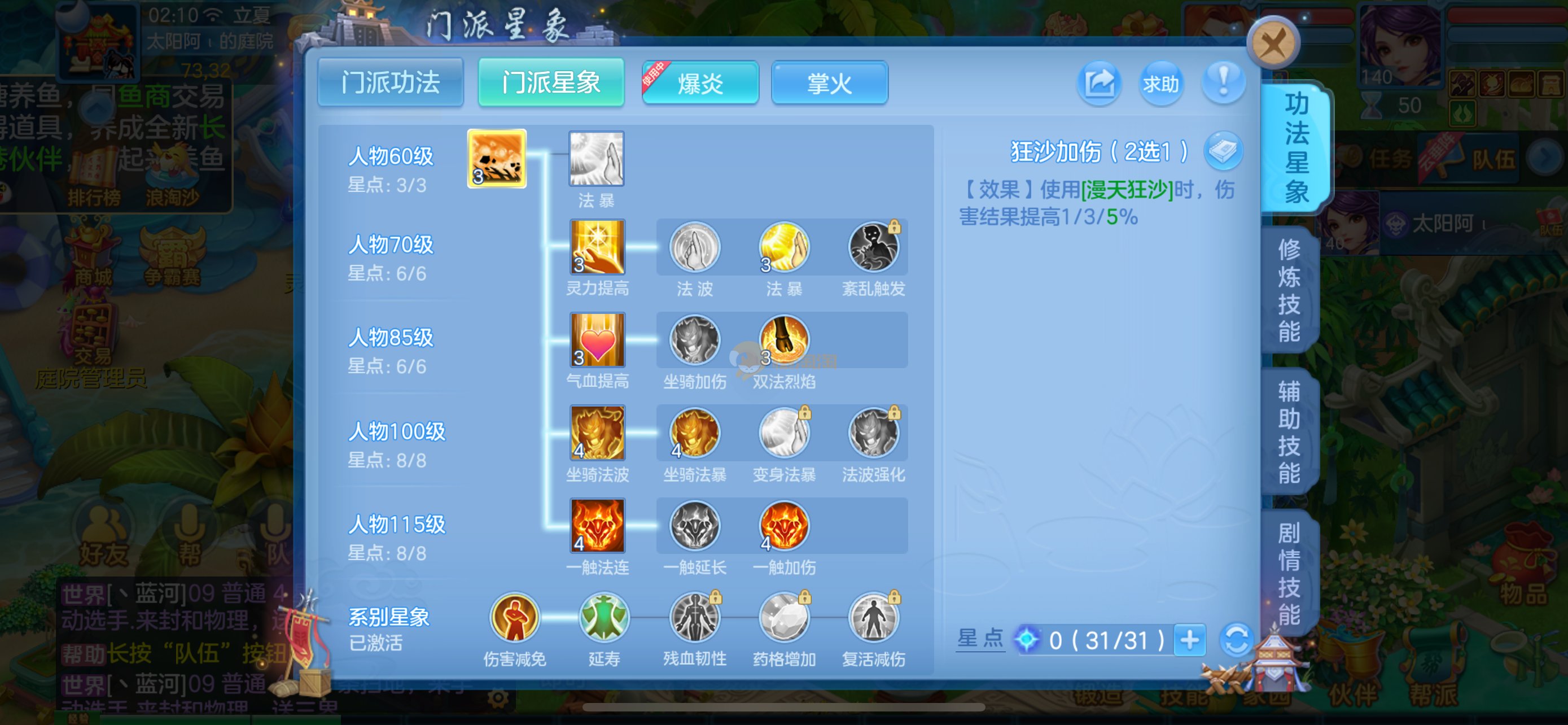Select the 气血提高 star node
The height and width of the screenshot is (725, 1568).
[597, 340]
